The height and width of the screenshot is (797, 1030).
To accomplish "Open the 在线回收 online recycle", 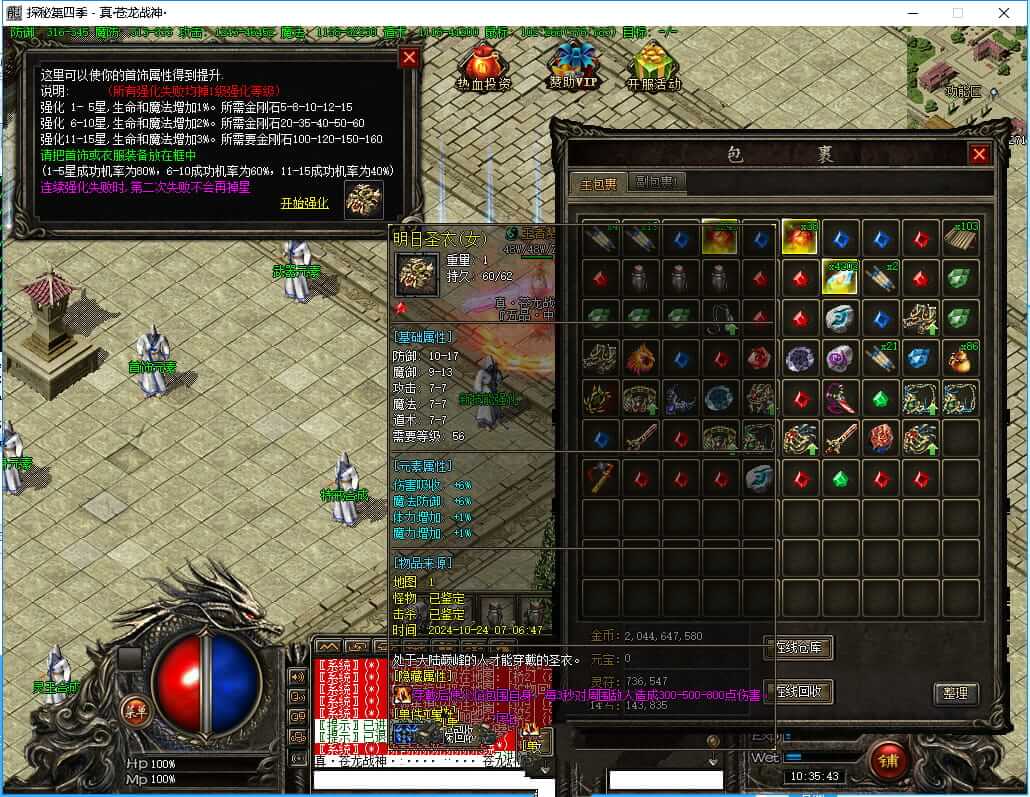I will (x=798, y=691).
